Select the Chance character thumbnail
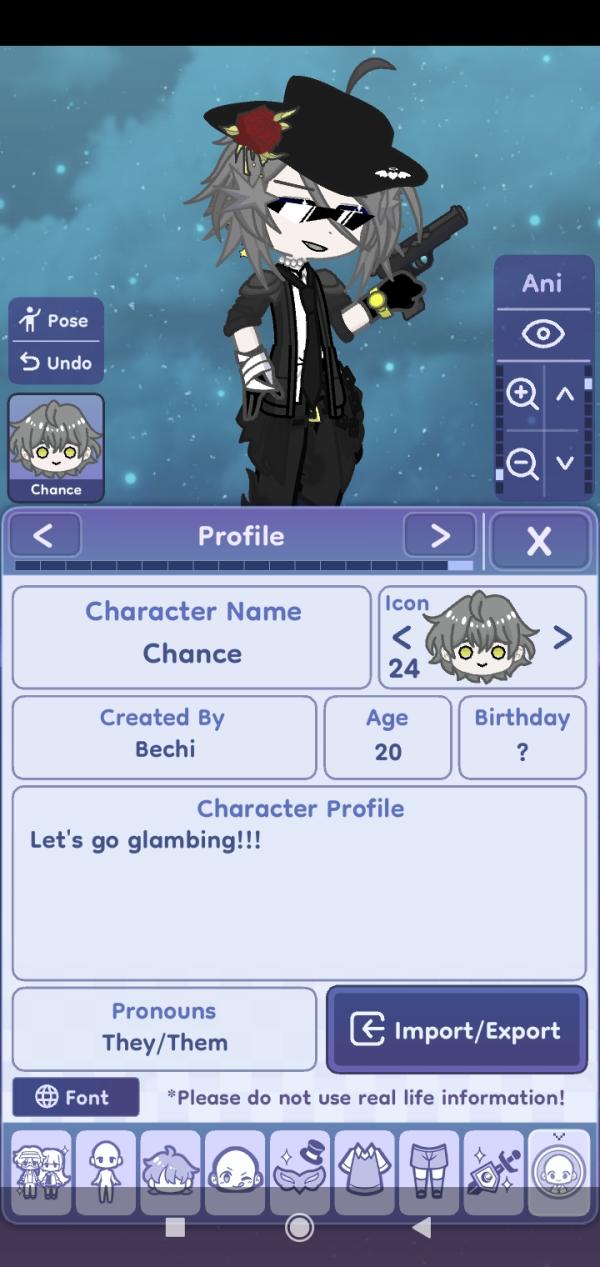 click(56, 447)
